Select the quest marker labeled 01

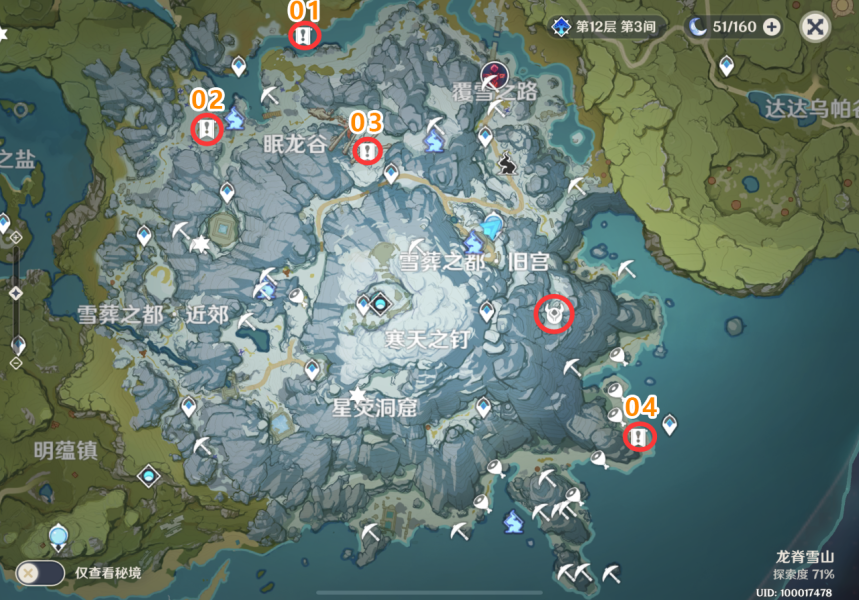304,37
